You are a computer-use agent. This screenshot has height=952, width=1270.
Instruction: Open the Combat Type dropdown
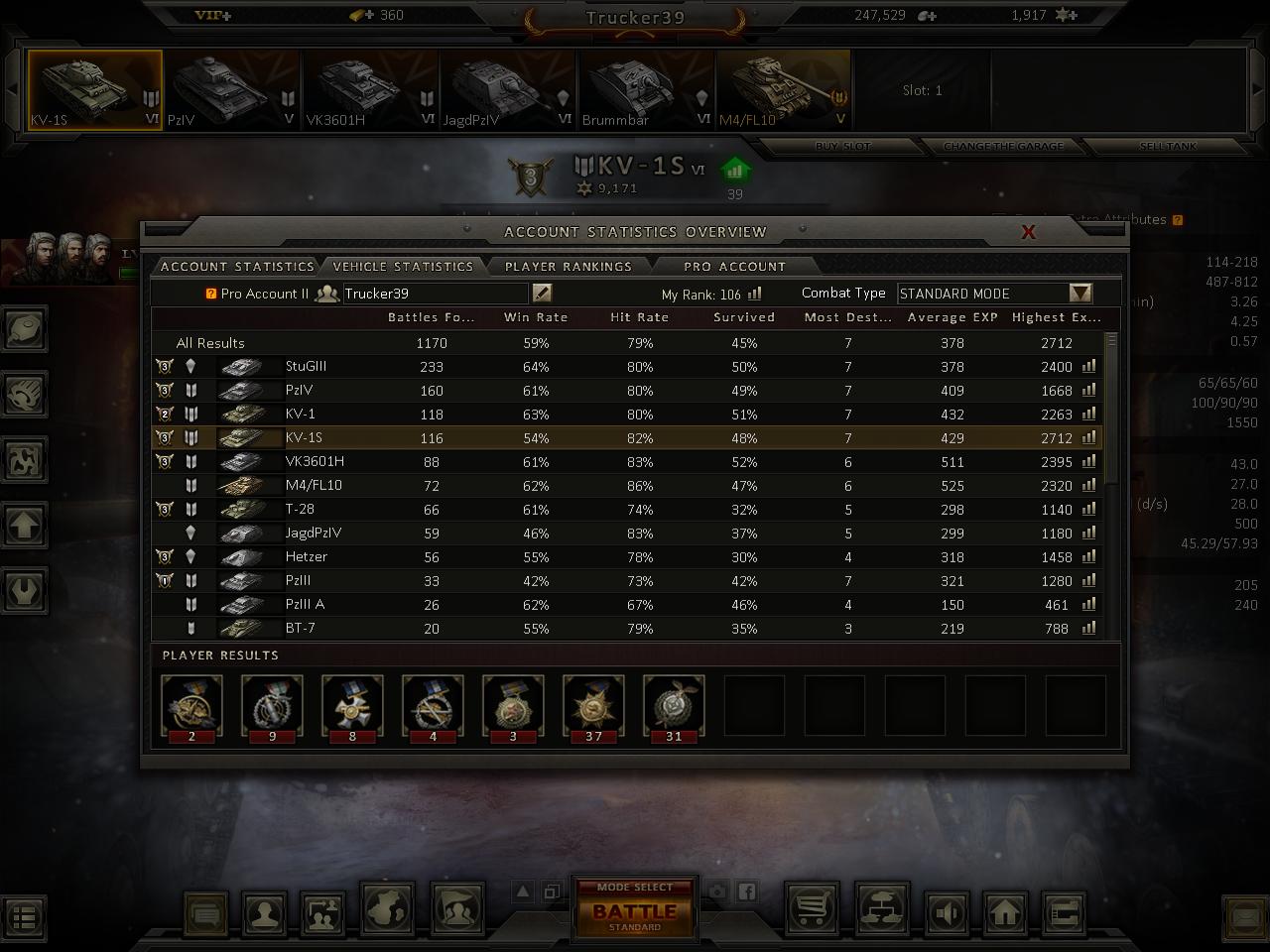[1080, 294]
